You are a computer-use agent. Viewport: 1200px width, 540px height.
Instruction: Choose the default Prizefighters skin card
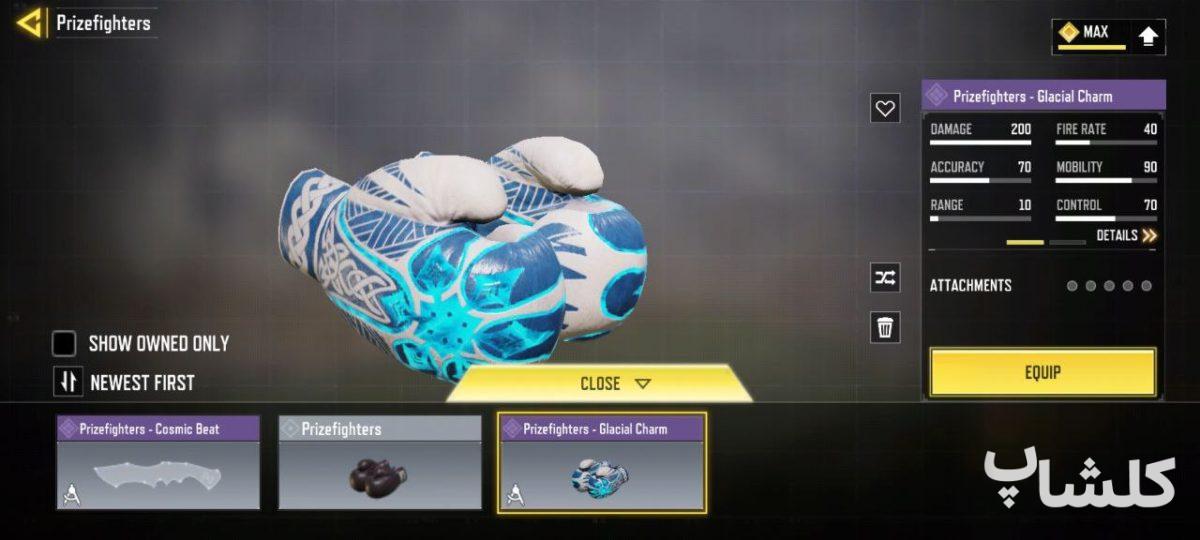(379, 463)
